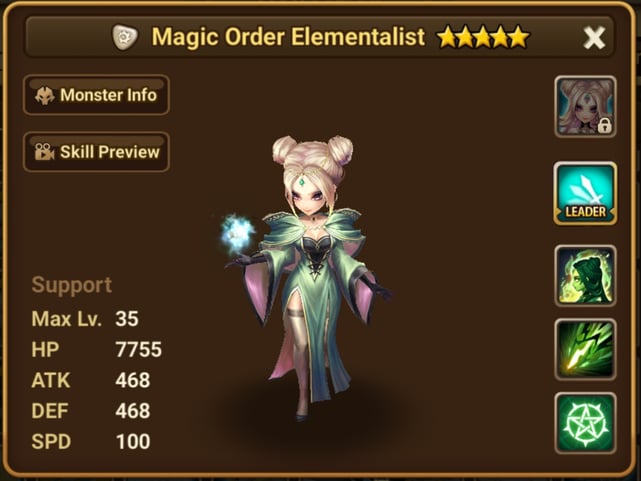Select the locked monster portrait thumbnail

[585, 106]
